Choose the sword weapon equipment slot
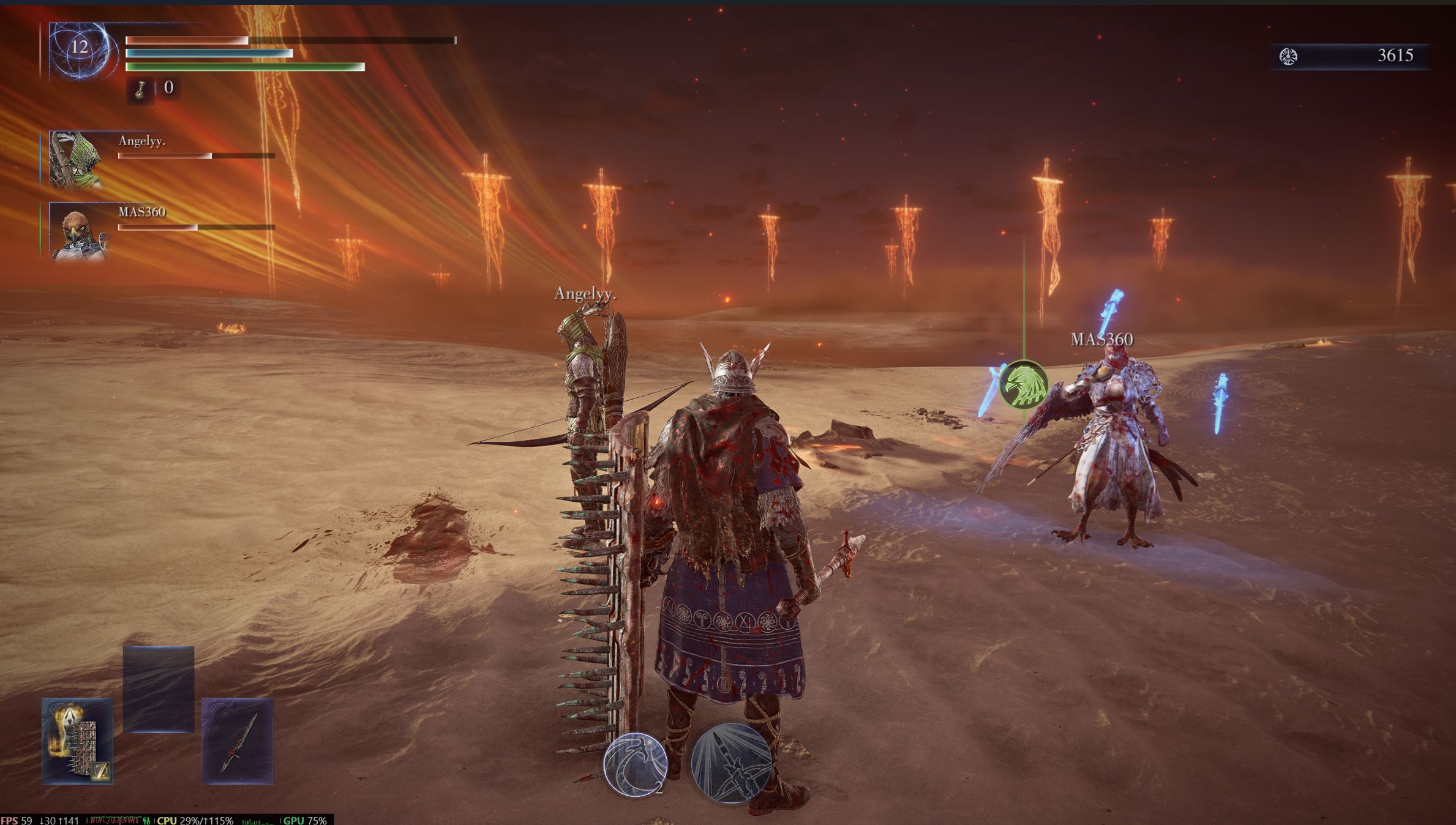 tap(238, 741)
